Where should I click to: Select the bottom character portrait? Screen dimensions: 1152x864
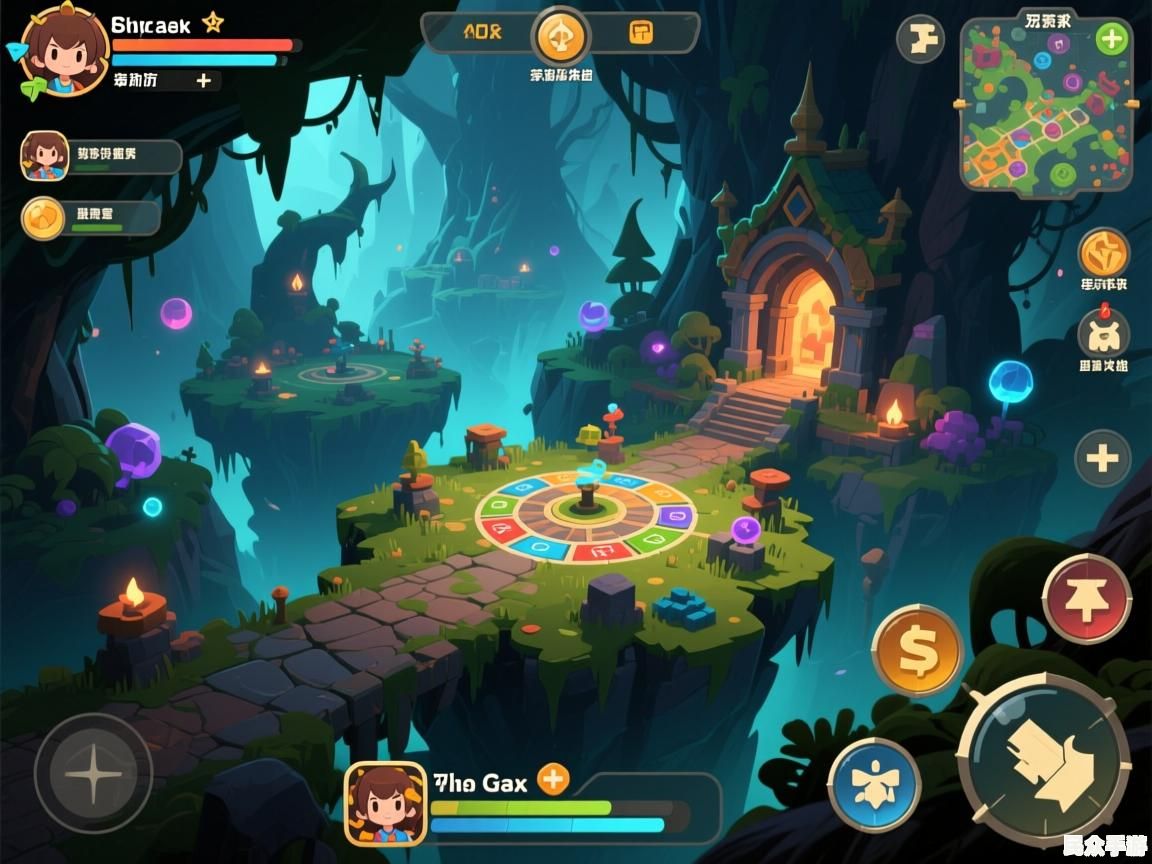pyautogui.click(x=385, y=804)
